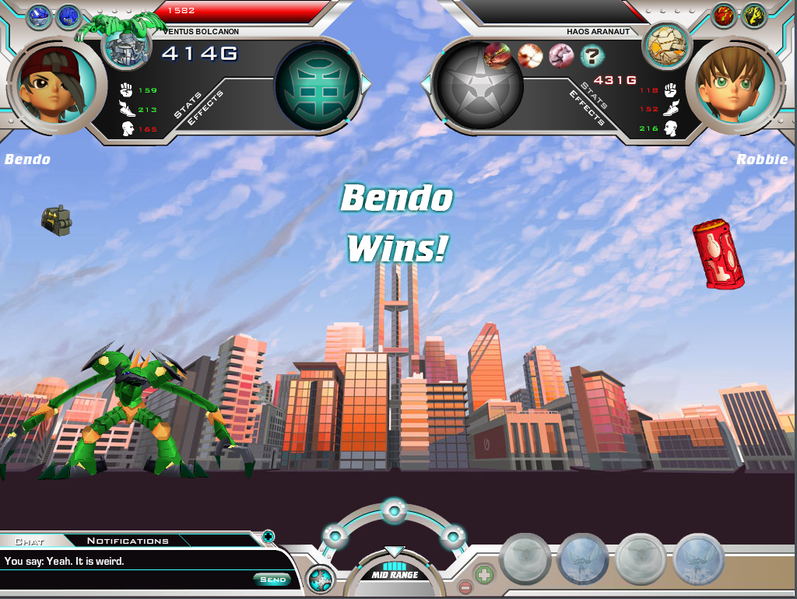Open the Notifications tab
The height and width of the screenshot is (599, 797).
coord(128,541)
